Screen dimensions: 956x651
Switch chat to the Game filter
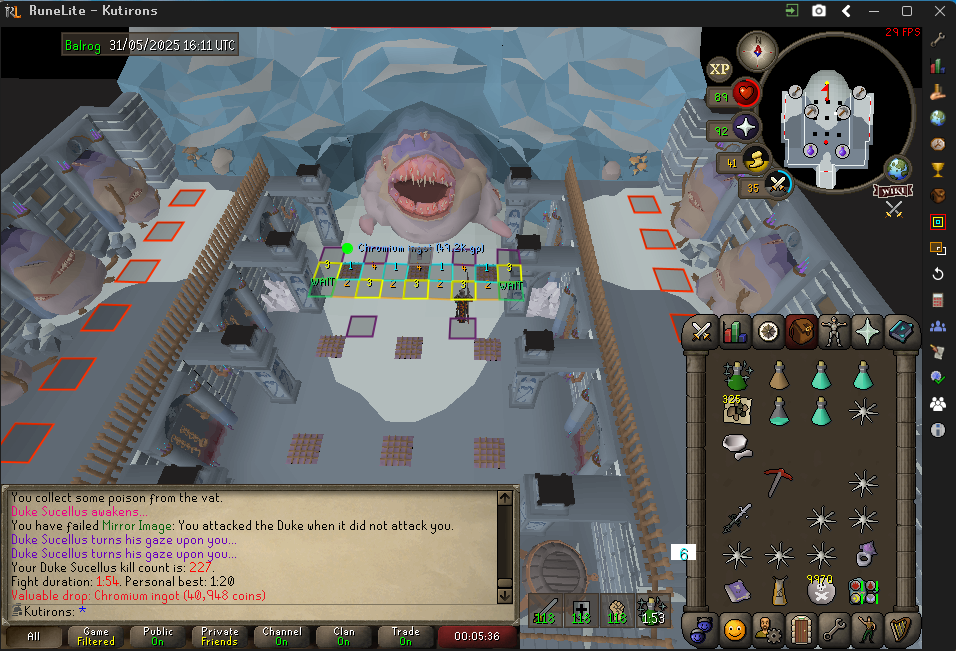[96, 636]
